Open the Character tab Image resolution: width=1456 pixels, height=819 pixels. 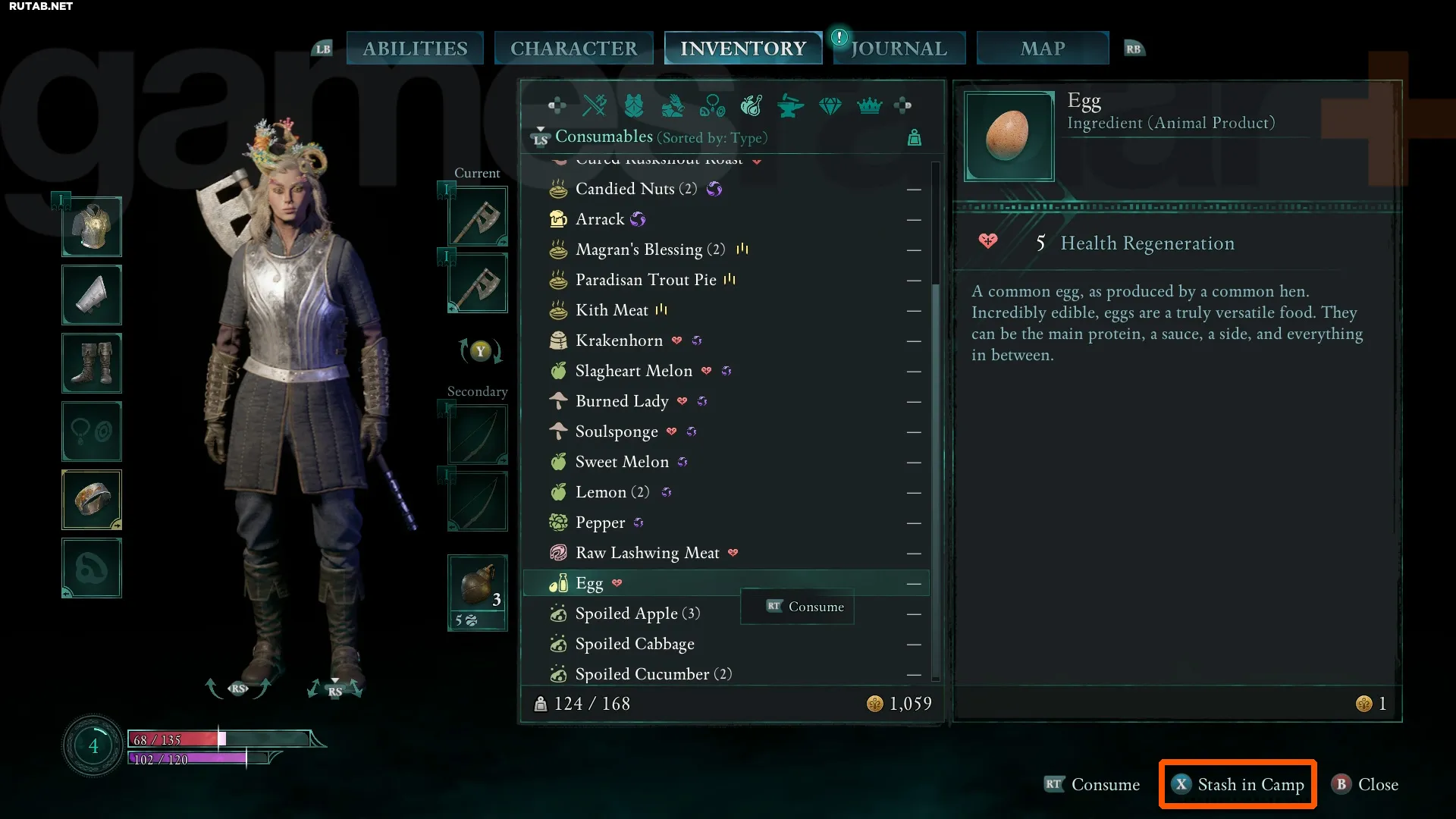pos(573,49)
